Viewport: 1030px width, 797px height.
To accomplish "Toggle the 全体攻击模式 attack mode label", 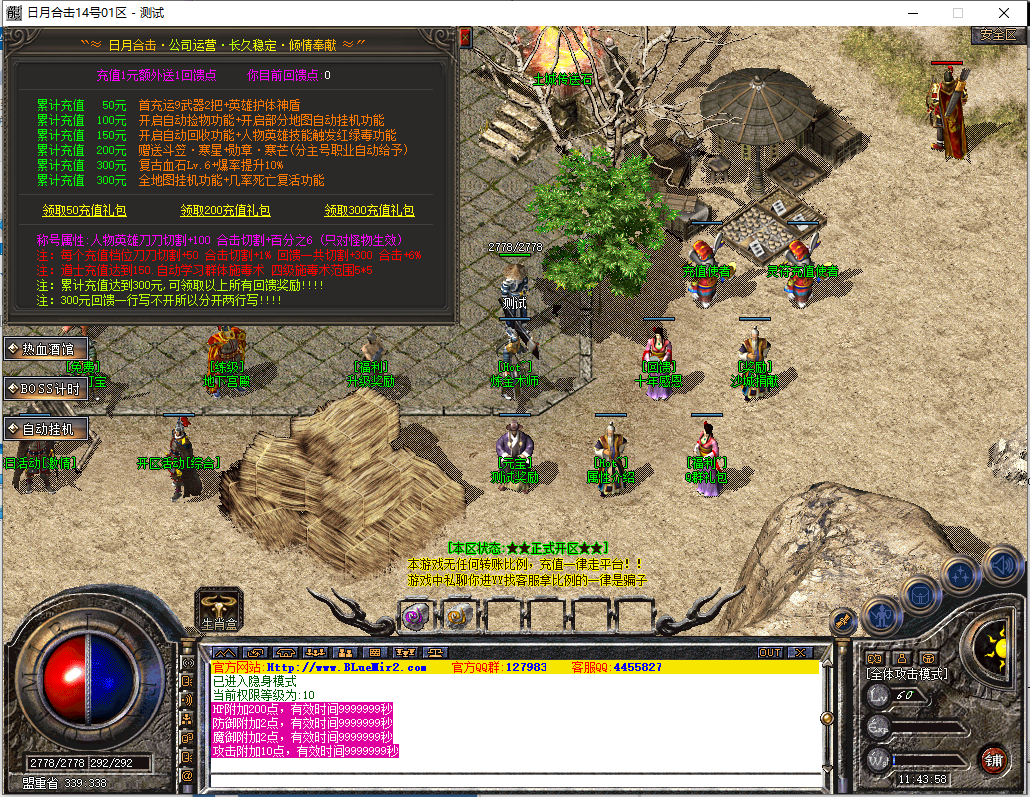I will [x=907, y=674].
